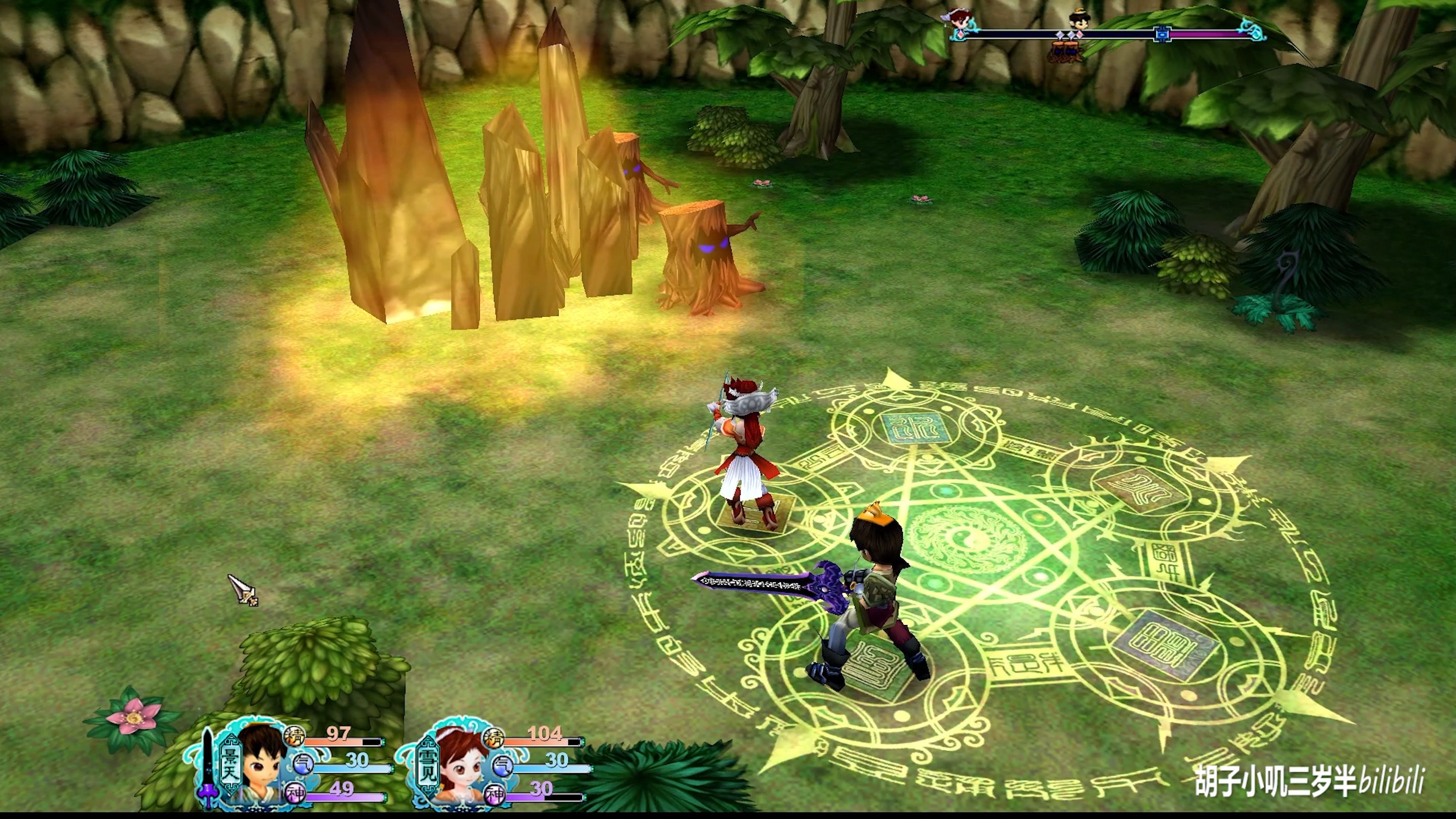Click Jingtian's purple sword icon beside his portrait
The image size is (1456, 819).
click(x=208, y=766)
